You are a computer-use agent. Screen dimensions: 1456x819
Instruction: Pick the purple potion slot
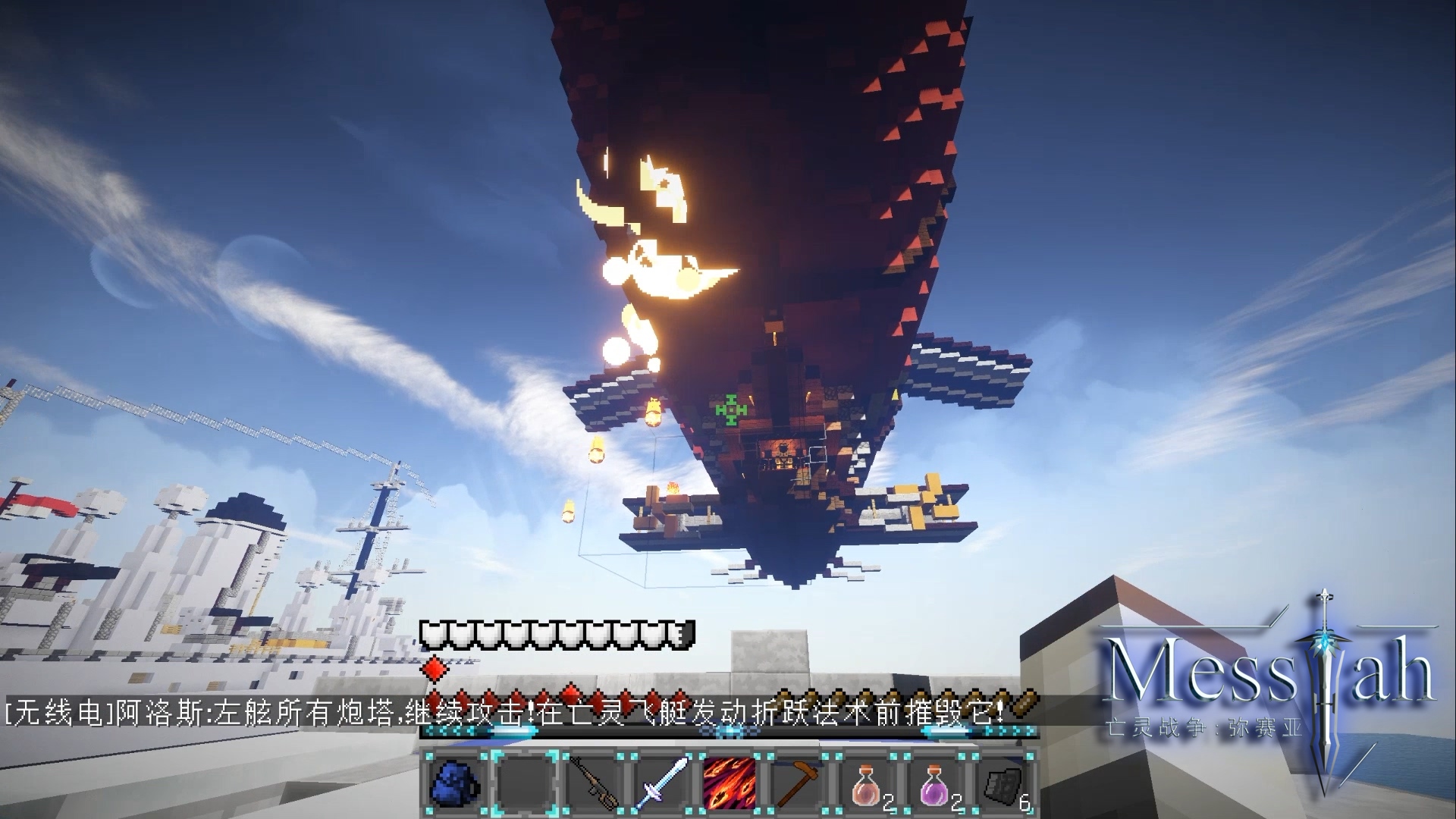tap(936, 782)
